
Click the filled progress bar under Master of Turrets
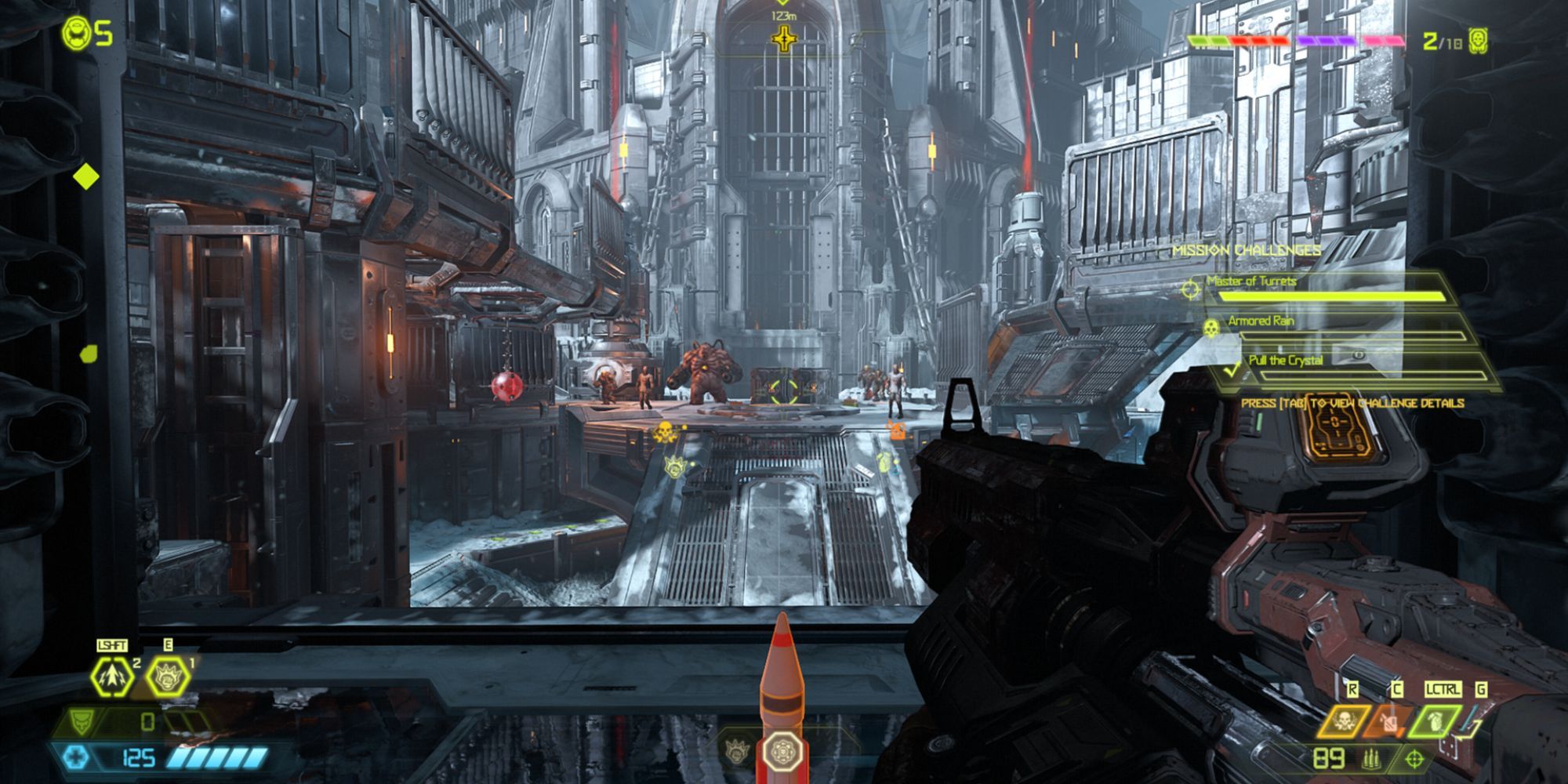tap(1333, 296)
